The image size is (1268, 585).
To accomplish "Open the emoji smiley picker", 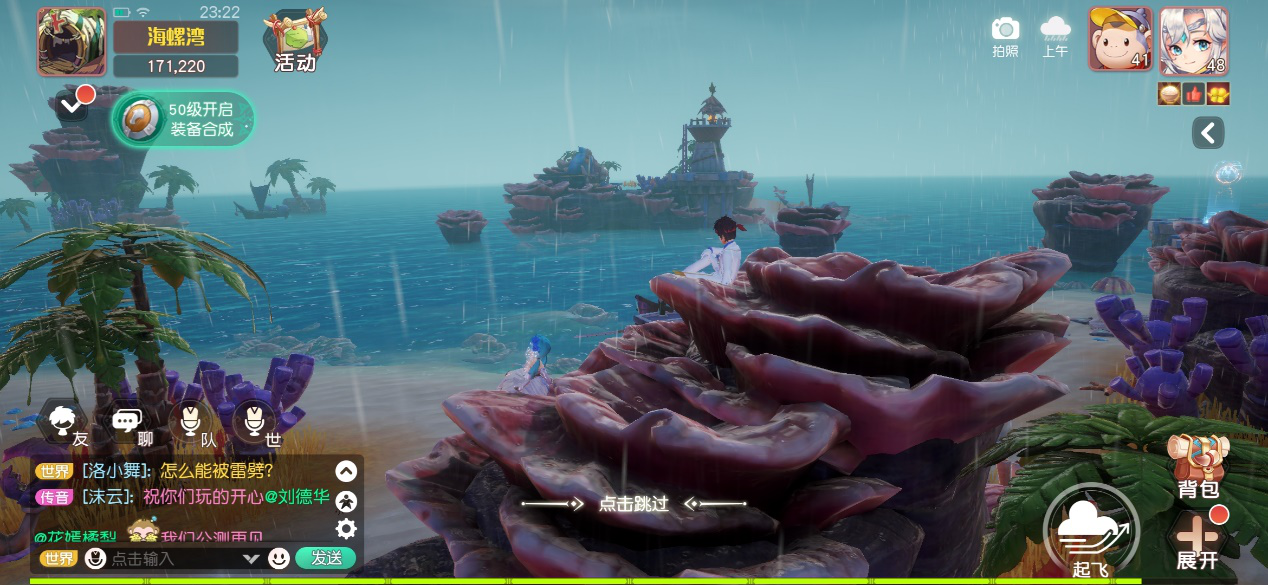I will point(279,558).
